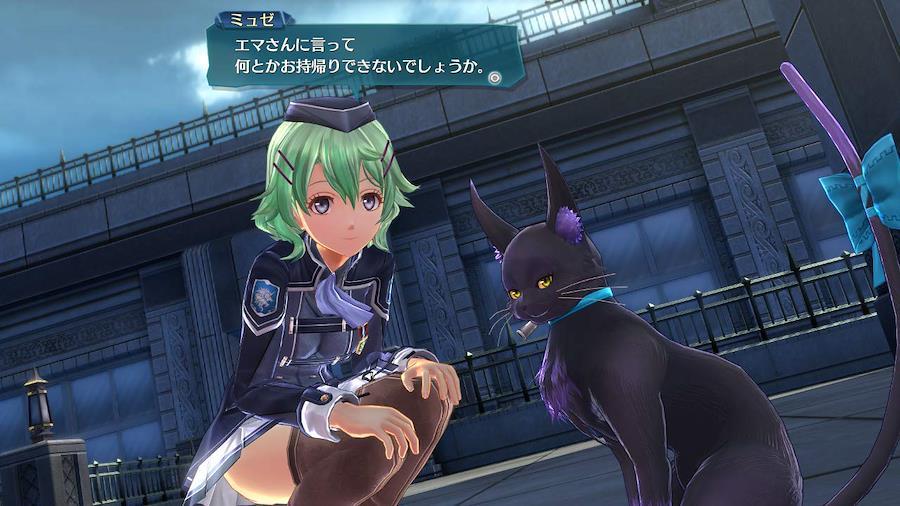Image resolution: width=900 pixels, height=506 pixels.
Task: Click the round dialogue advance indicator
Action: point(496,75)
